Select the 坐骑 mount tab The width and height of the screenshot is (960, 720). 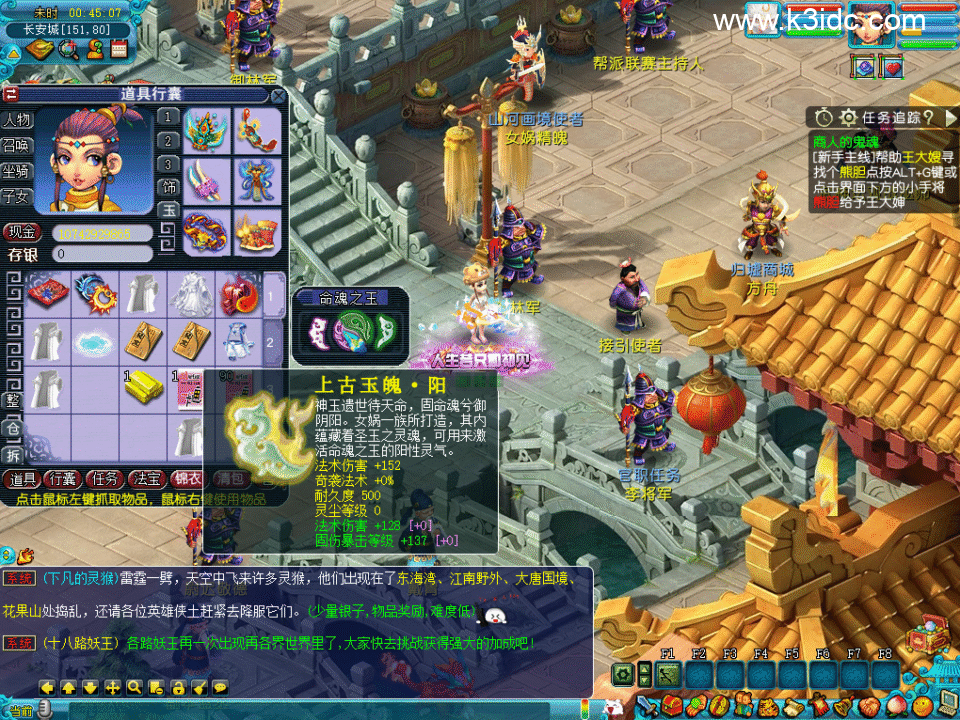tap(16, 171)
